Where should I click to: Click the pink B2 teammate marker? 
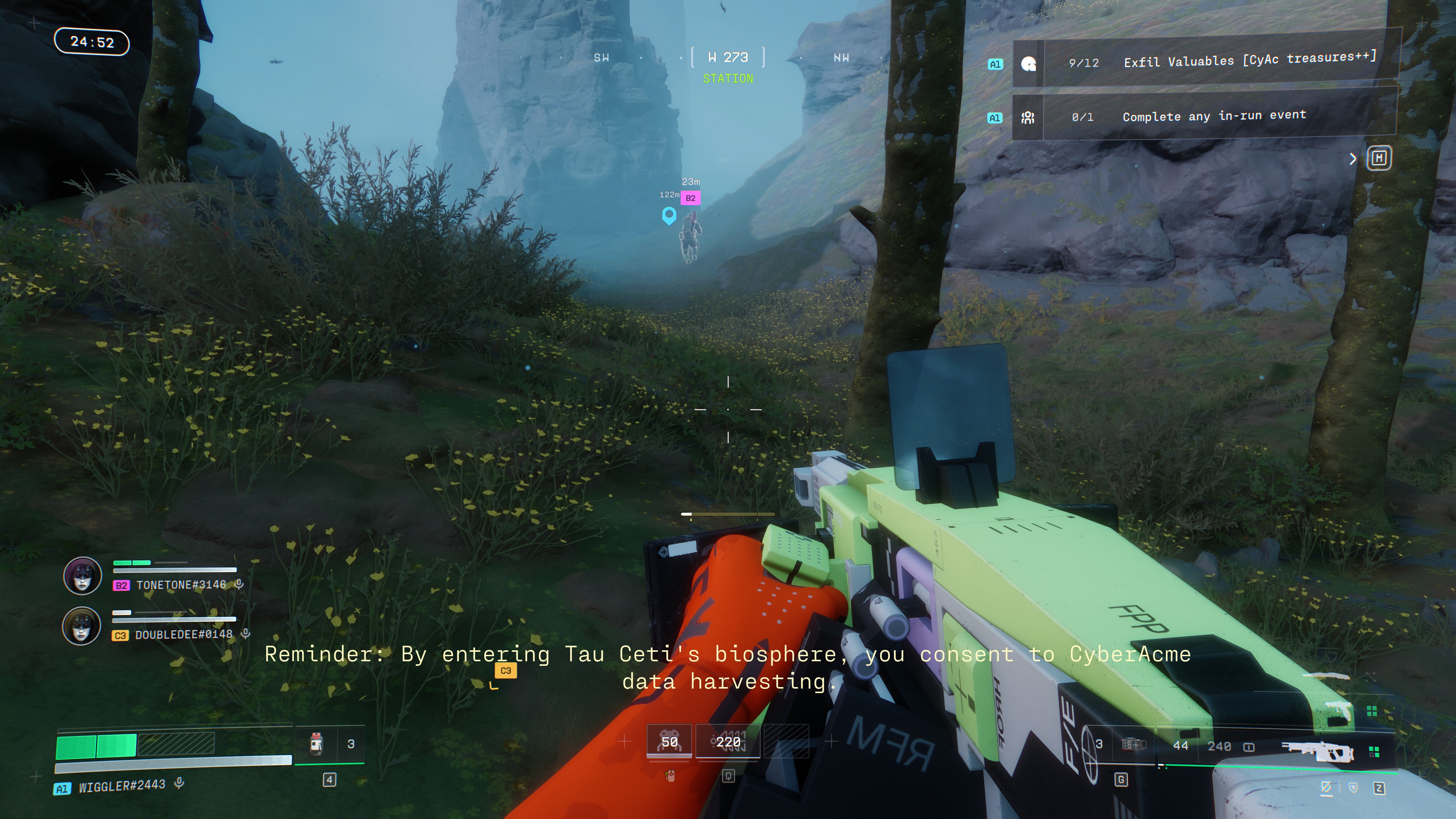point(690,198)
